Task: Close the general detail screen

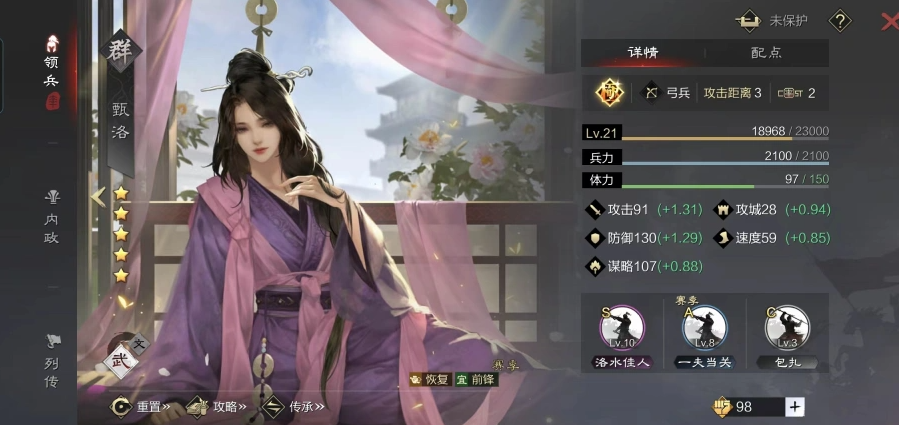Action: tap(888, 20)
